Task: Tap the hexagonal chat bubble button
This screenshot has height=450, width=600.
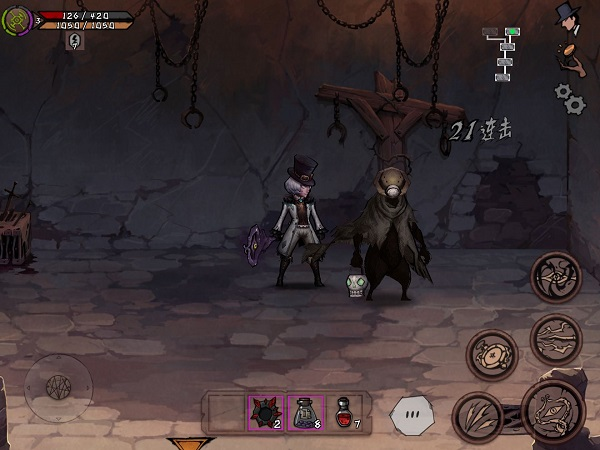Action: point(412,414)
